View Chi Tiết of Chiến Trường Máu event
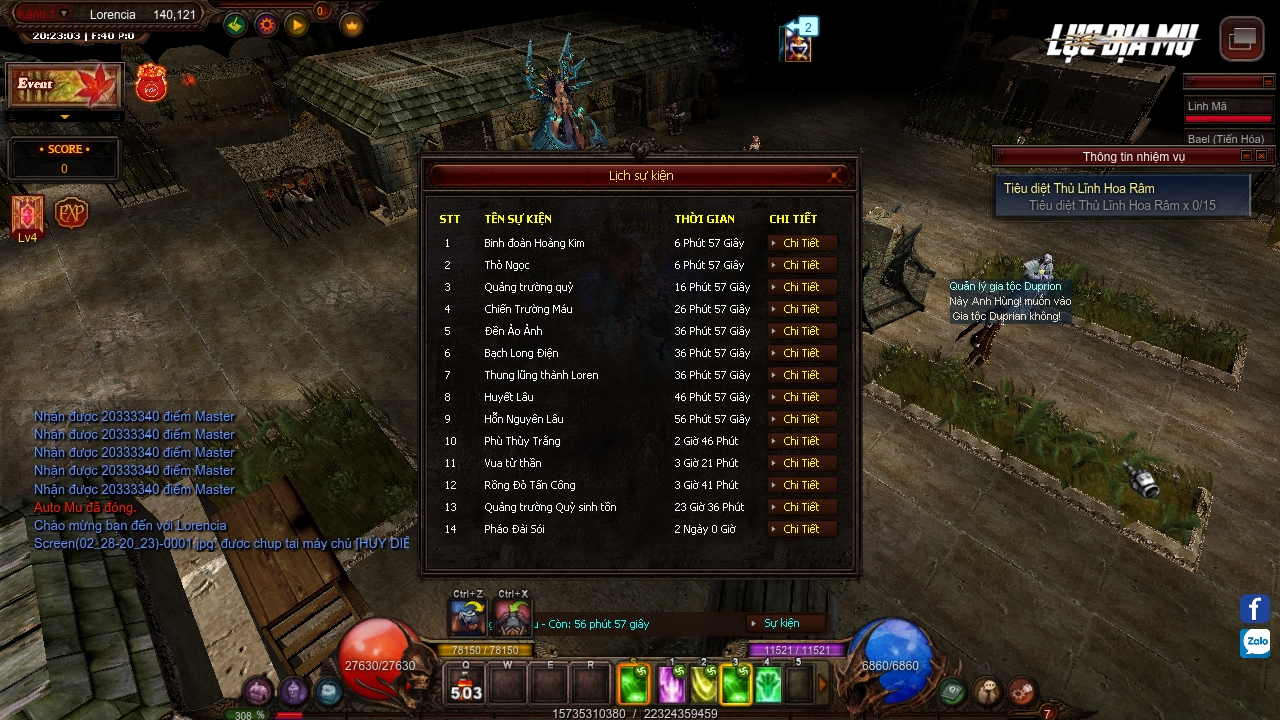The height and width of the screenshot is (720, 1280). point(801,309)
